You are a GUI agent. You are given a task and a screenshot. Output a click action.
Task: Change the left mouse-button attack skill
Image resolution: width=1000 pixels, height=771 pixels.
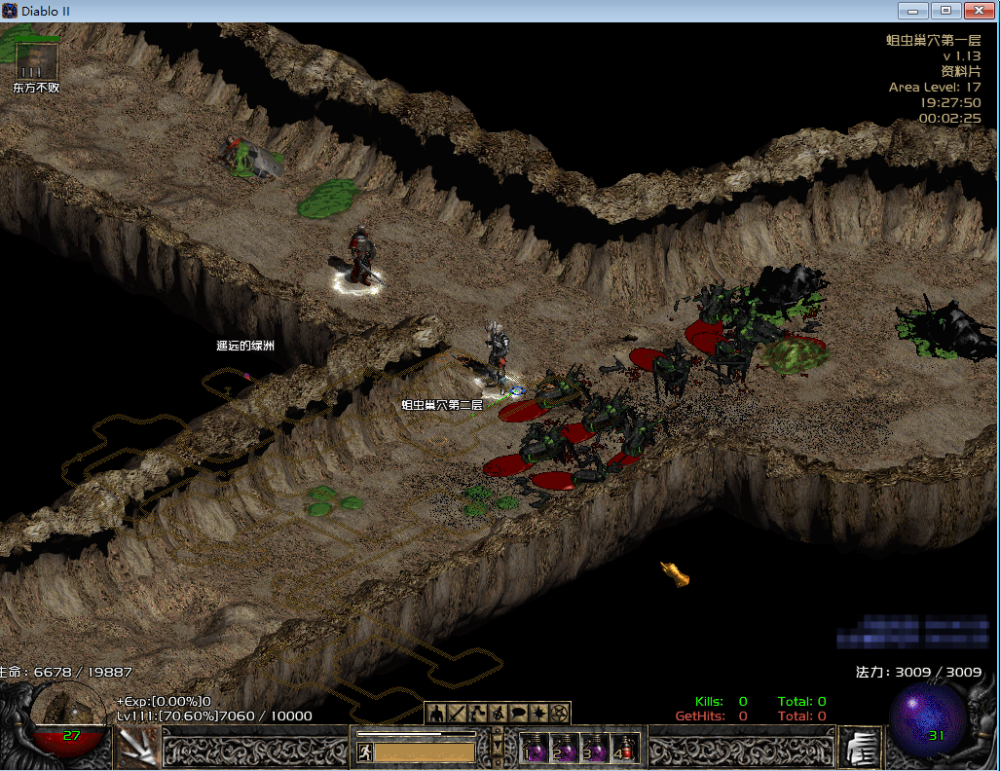point(136,746)
